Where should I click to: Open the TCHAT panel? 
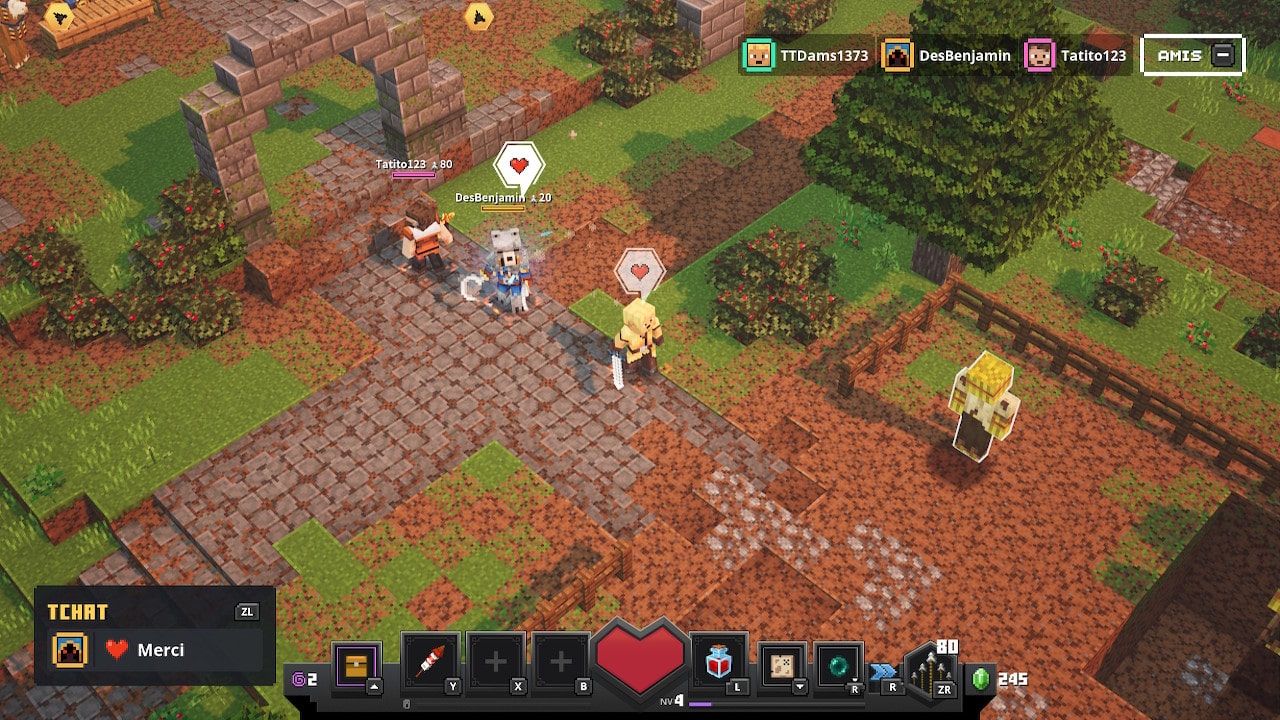78,612
